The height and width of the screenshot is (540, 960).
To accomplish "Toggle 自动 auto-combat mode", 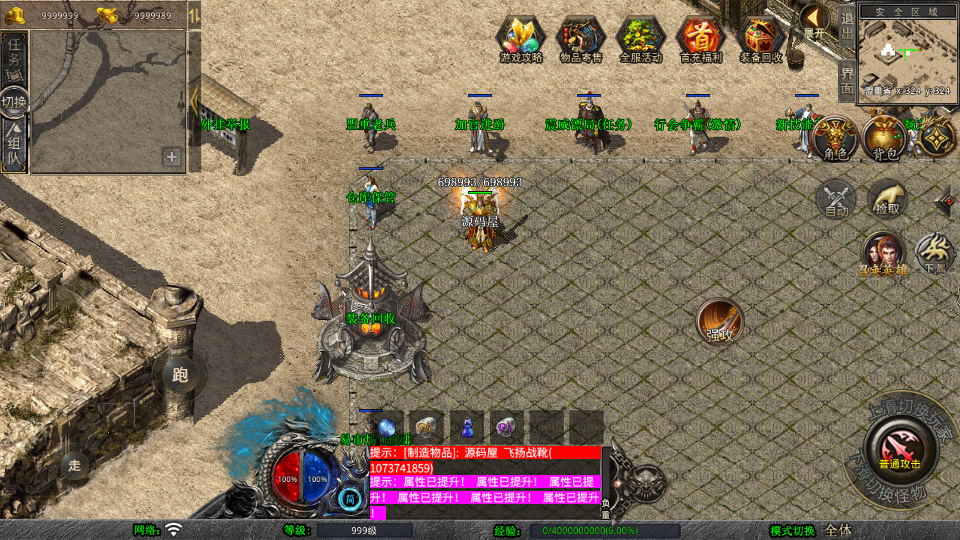I will tap(836, 198).
